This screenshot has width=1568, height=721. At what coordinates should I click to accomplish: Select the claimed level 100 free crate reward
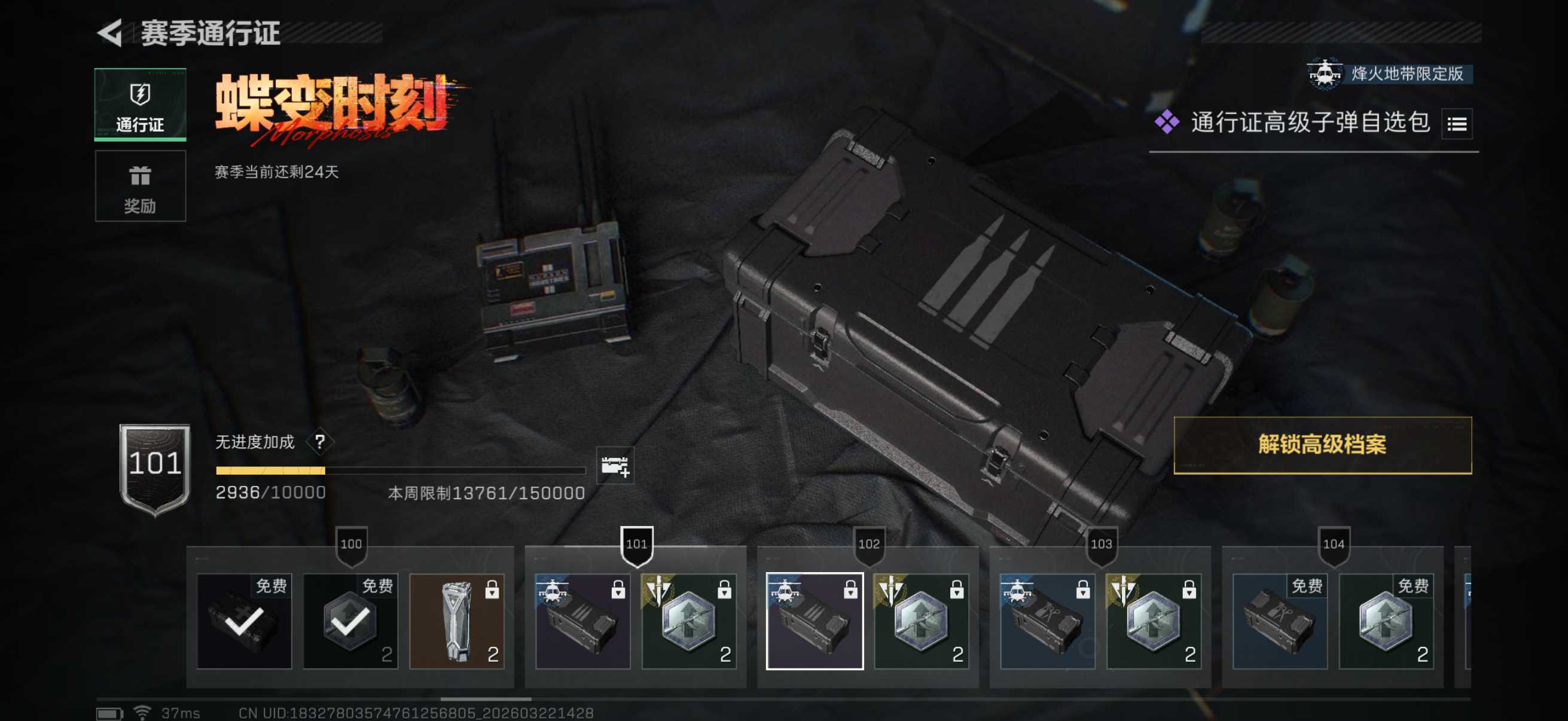[244, 621]
